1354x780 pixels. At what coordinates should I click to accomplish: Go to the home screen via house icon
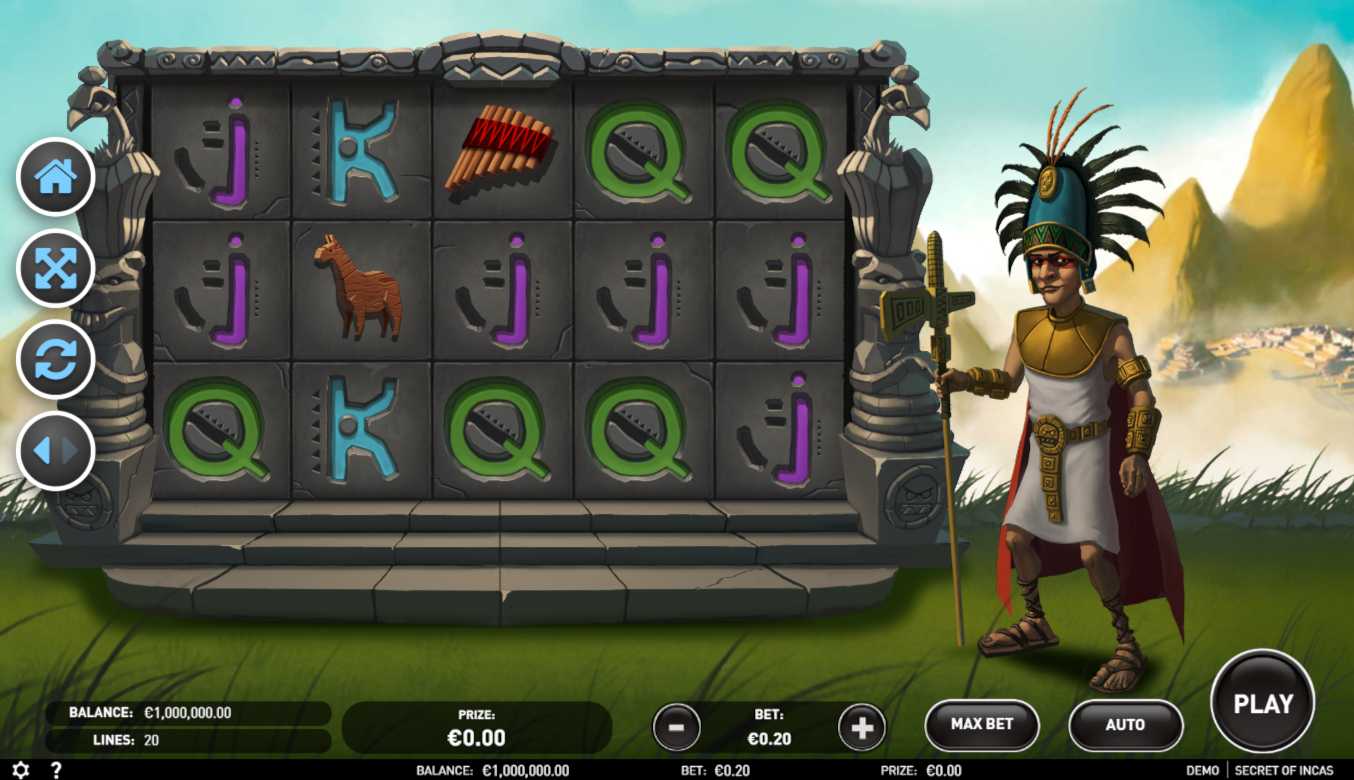click(x=56, y=177)
